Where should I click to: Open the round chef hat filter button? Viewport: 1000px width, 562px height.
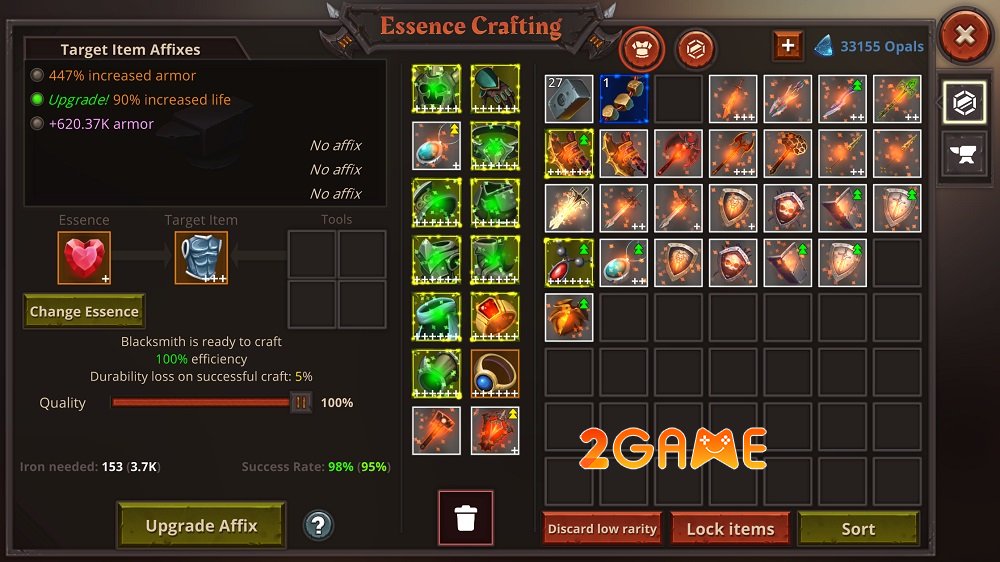coord(642,47)
